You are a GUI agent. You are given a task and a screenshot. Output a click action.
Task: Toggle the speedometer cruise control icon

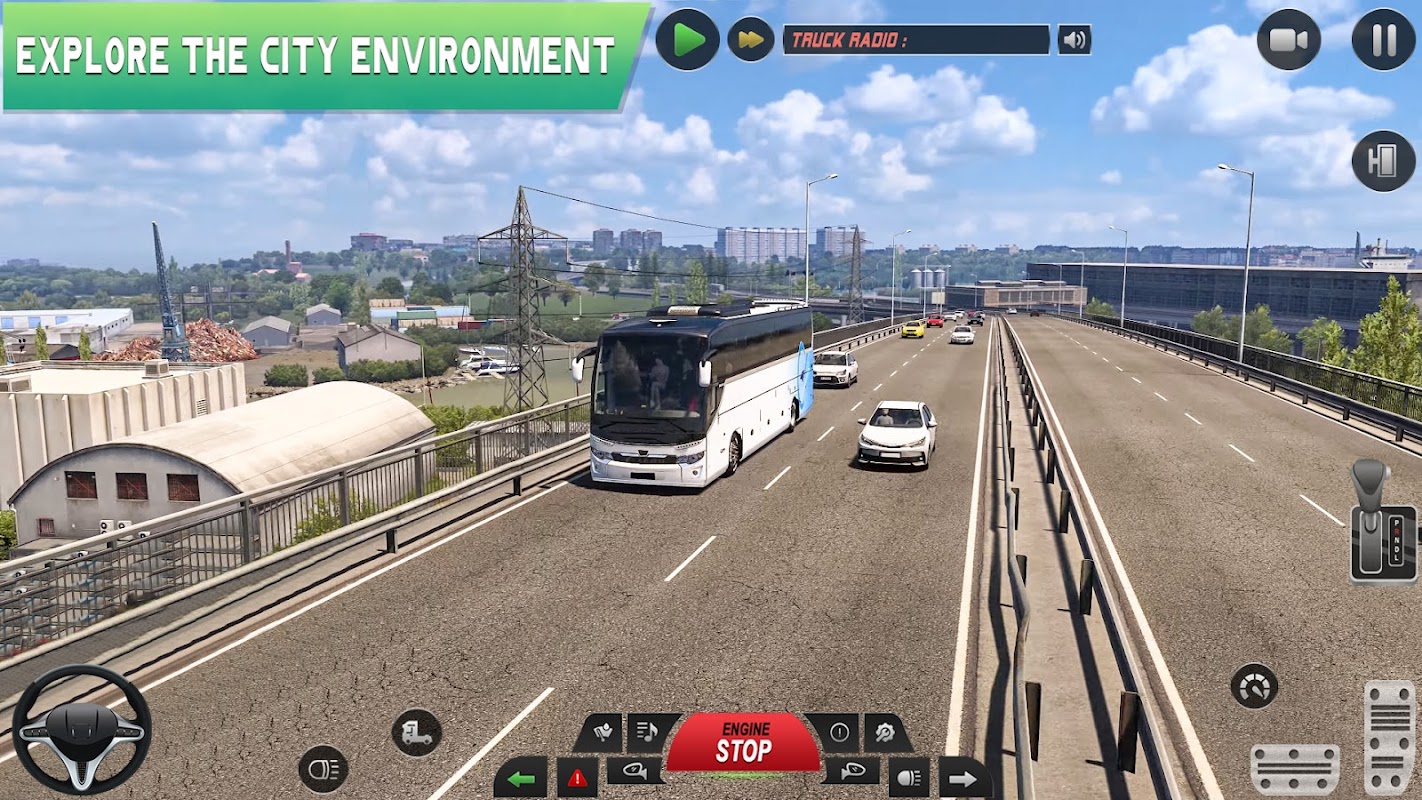1254,686
